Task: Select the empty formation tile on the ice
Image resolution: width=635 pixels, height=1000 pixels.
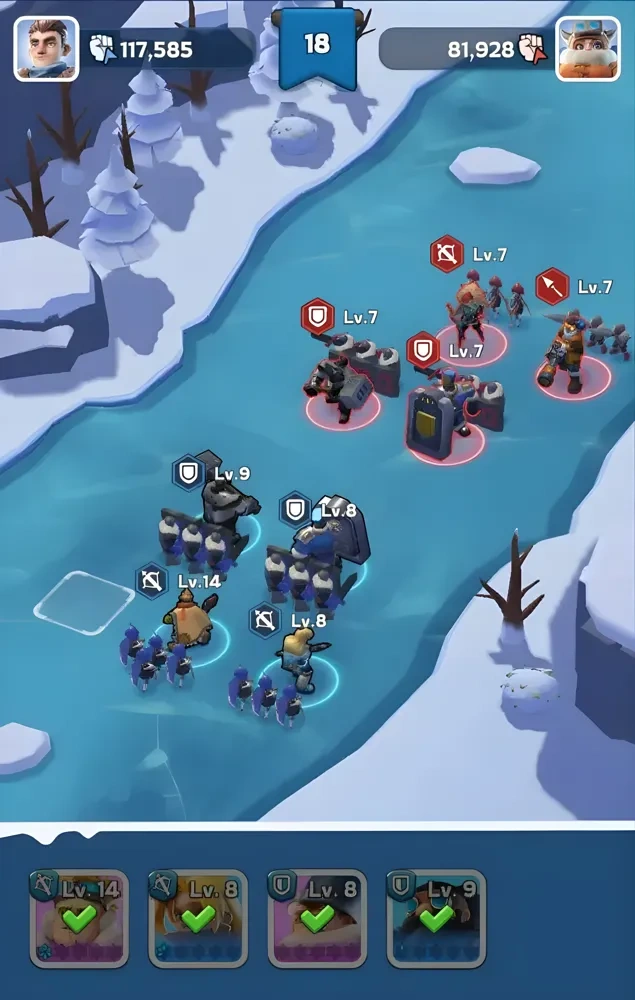Action: [84, 601]
